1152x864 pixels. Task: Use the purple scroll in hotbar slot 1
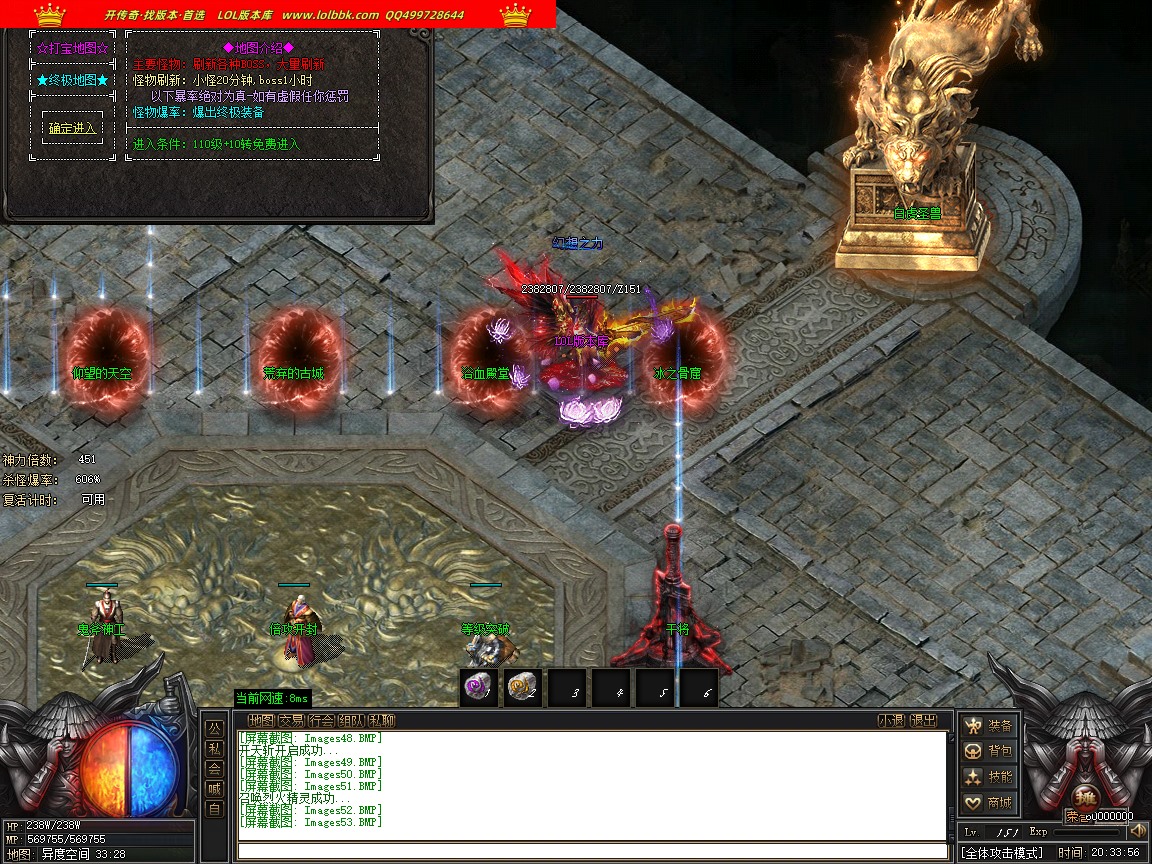[x=479, y=687]
